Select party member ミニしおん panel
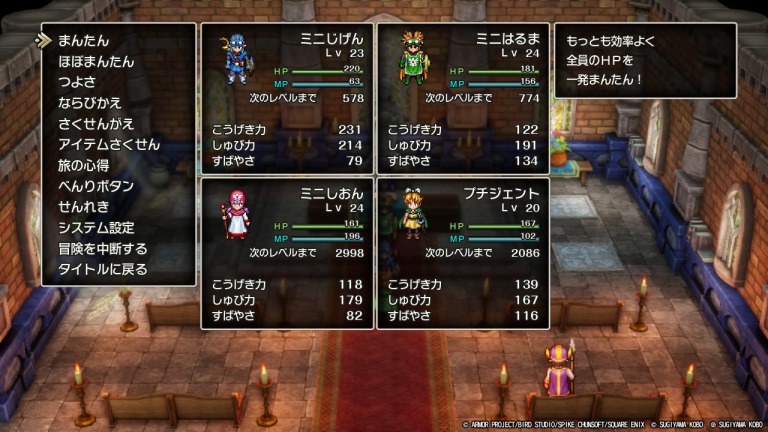This screenshot has height=432, width=768. tap(286, 252)
